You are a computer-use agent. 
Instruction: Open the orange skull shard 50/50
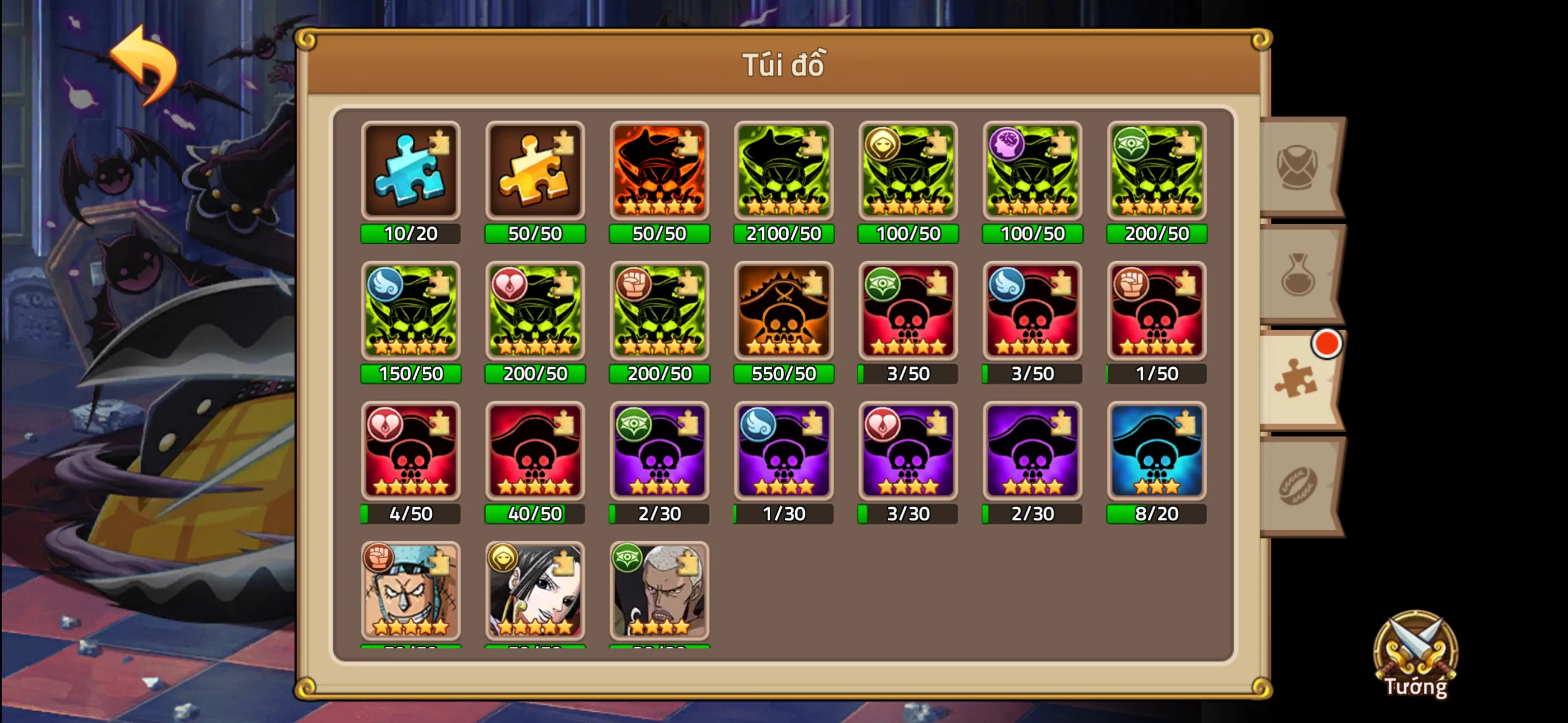[x=659, y=172]
